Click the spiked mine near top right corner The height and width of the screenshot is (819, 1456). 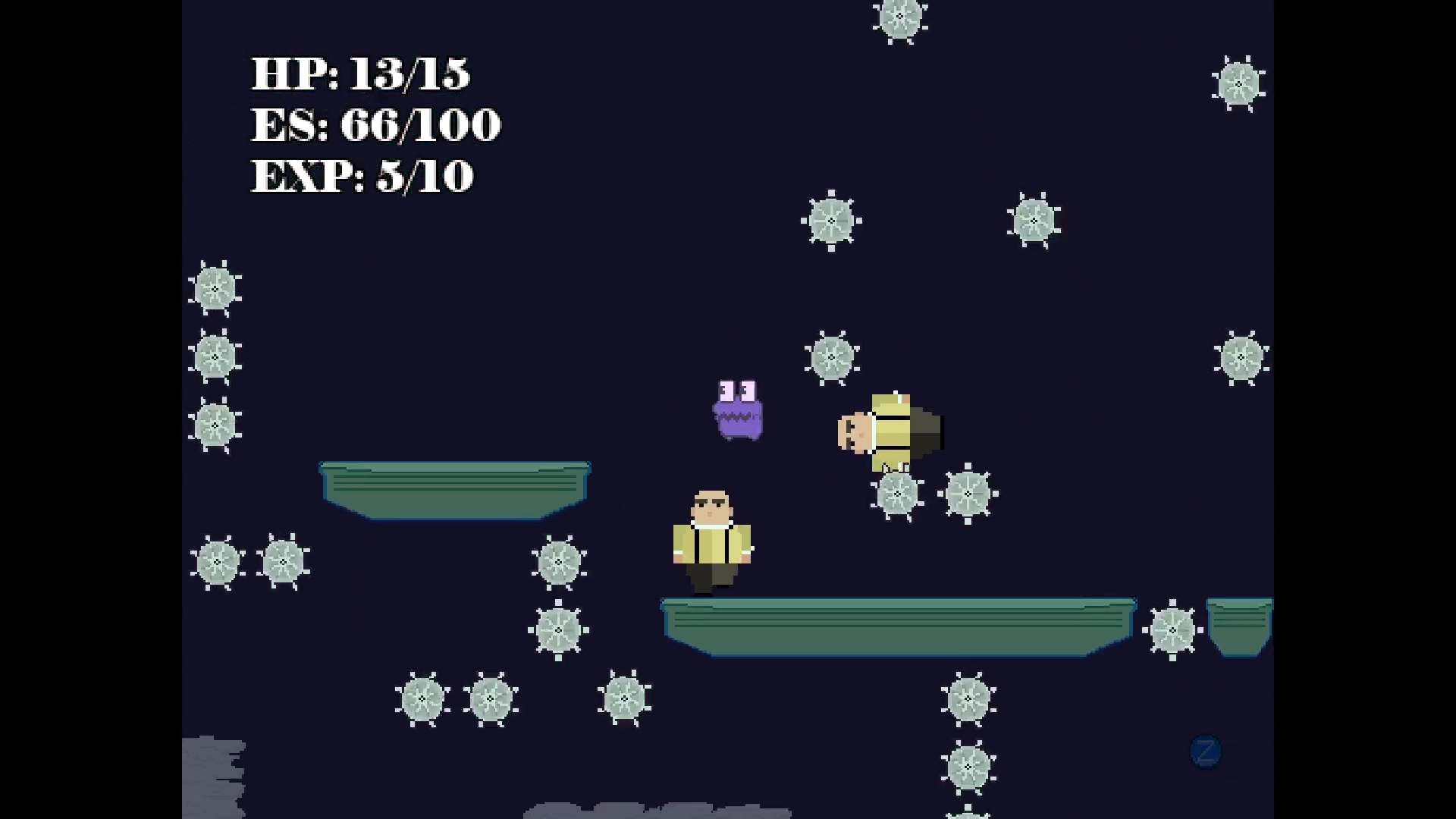point(1237,82)
